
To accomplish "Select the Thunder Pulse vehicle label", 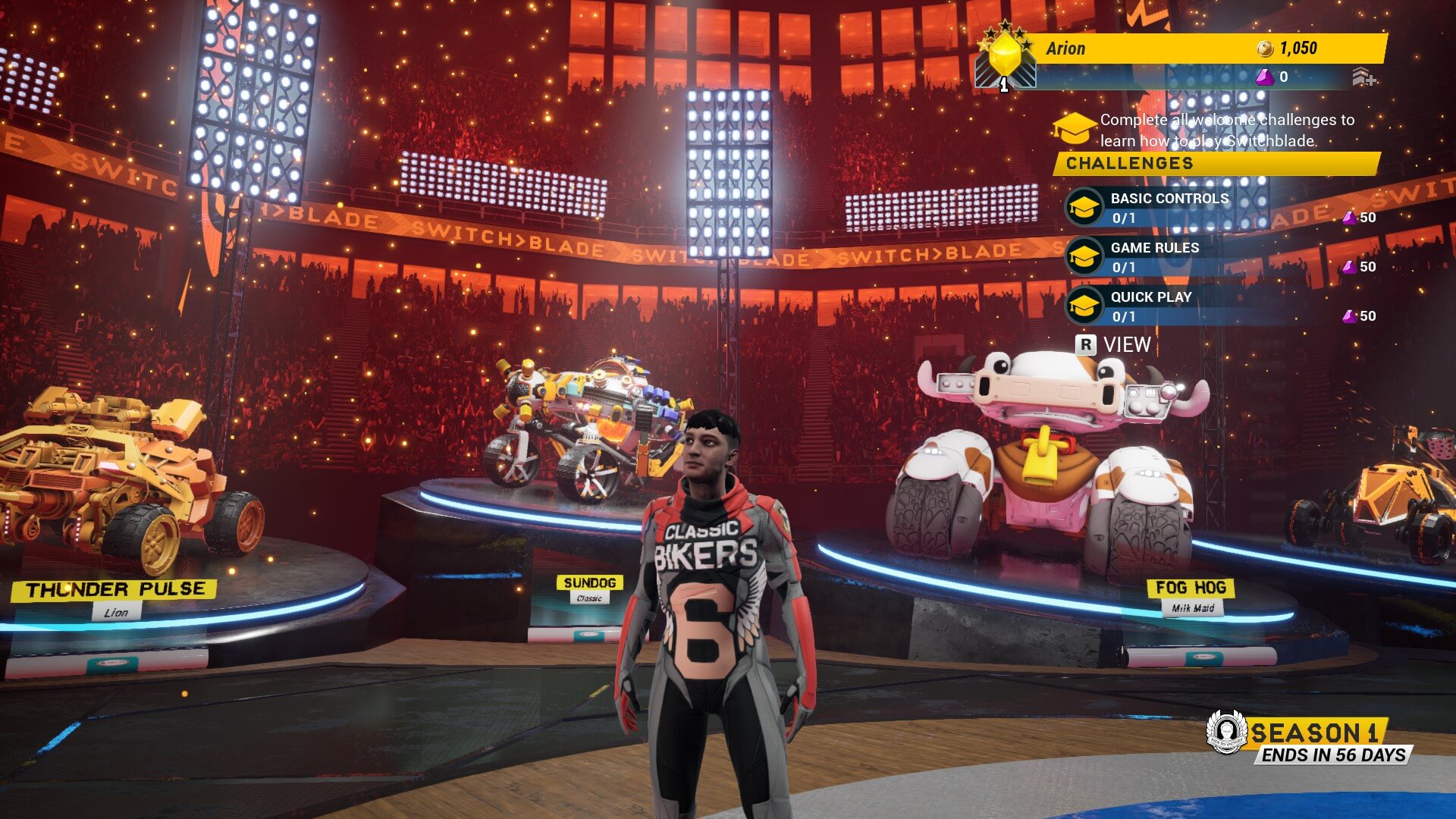I will (115, 590).
